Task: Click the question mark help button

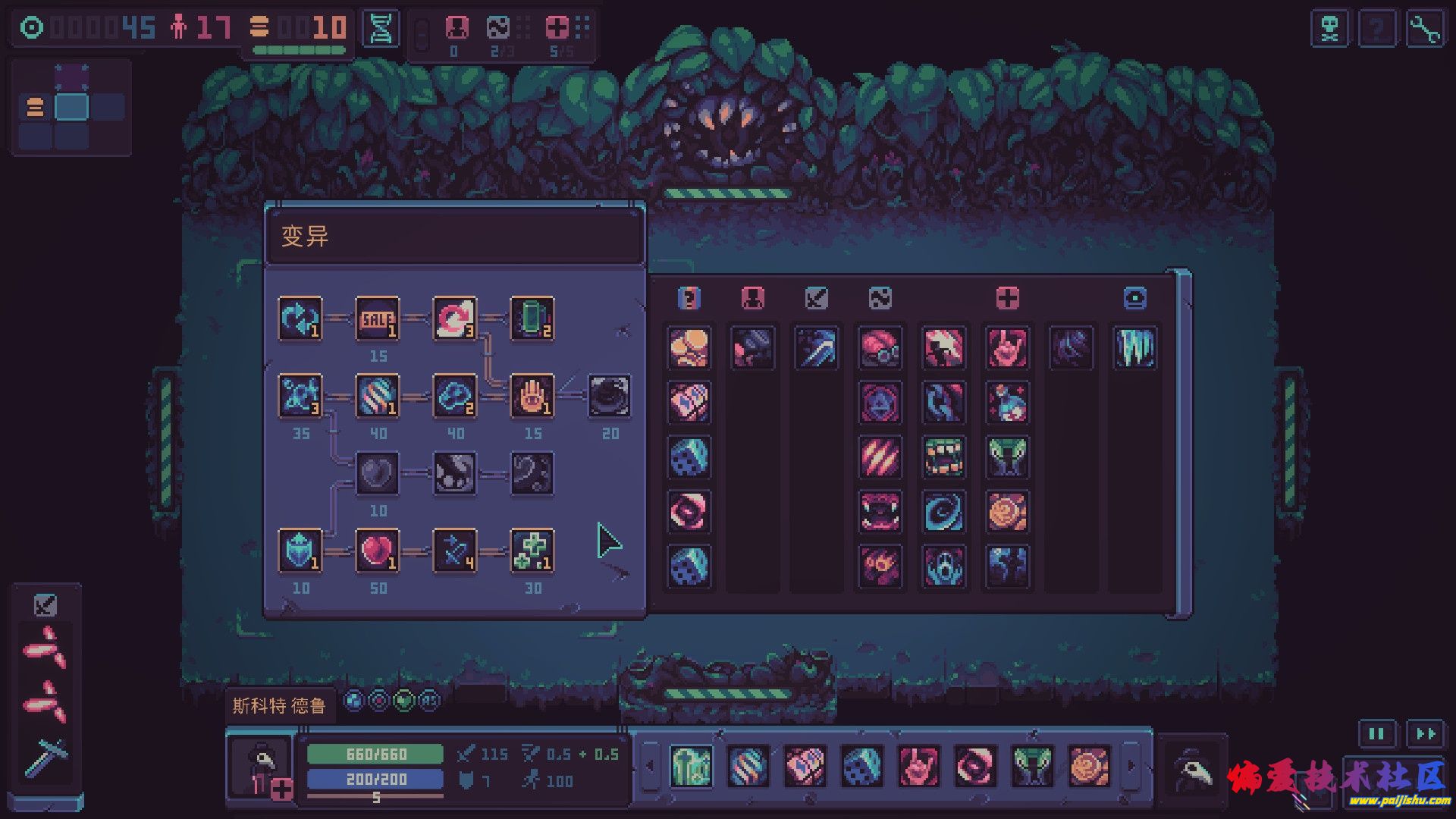Action: click(x=1377, y=30)
